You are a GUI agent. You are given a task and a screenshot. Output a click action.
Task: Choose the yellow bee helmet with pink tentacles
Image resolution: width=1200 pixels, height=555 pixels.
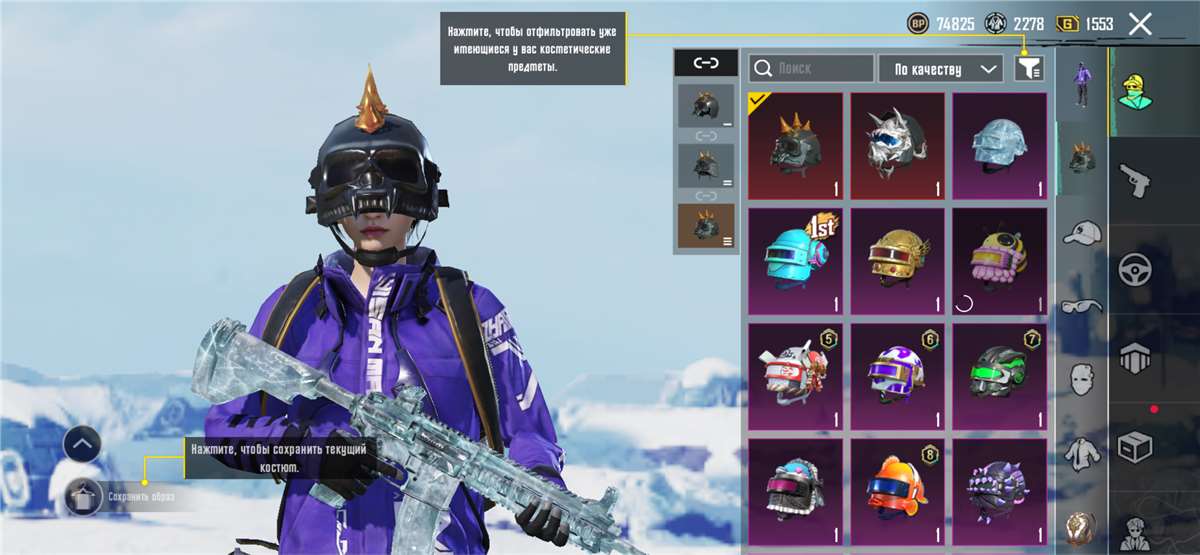[999, 261]
